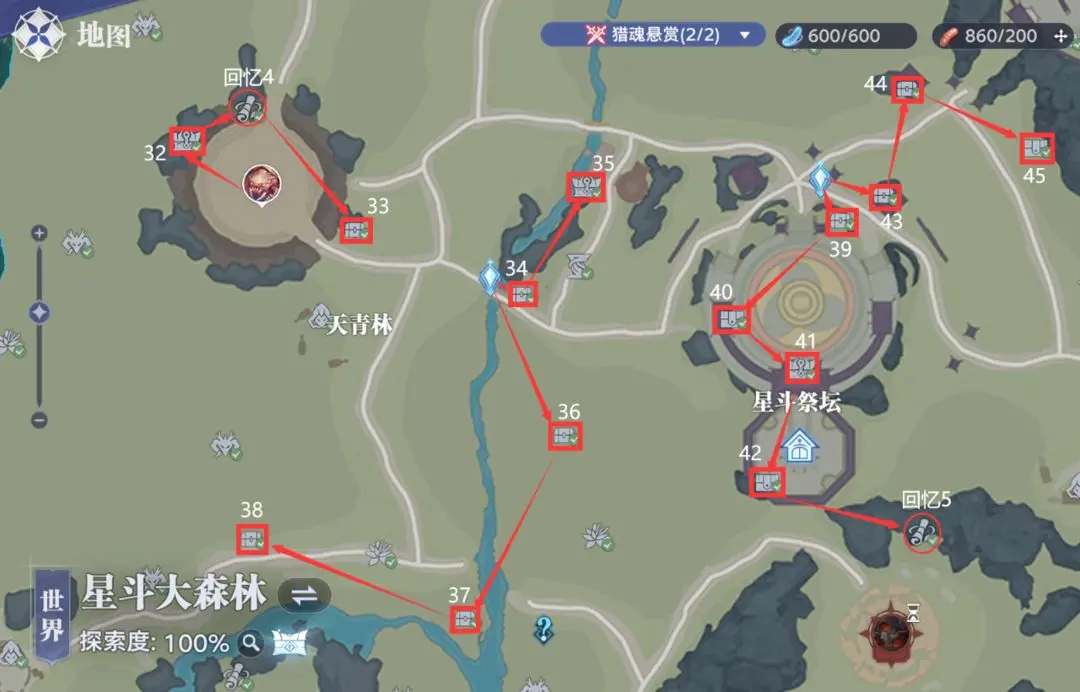Click the 回忆4 memory marker

(x=246, y=106)
